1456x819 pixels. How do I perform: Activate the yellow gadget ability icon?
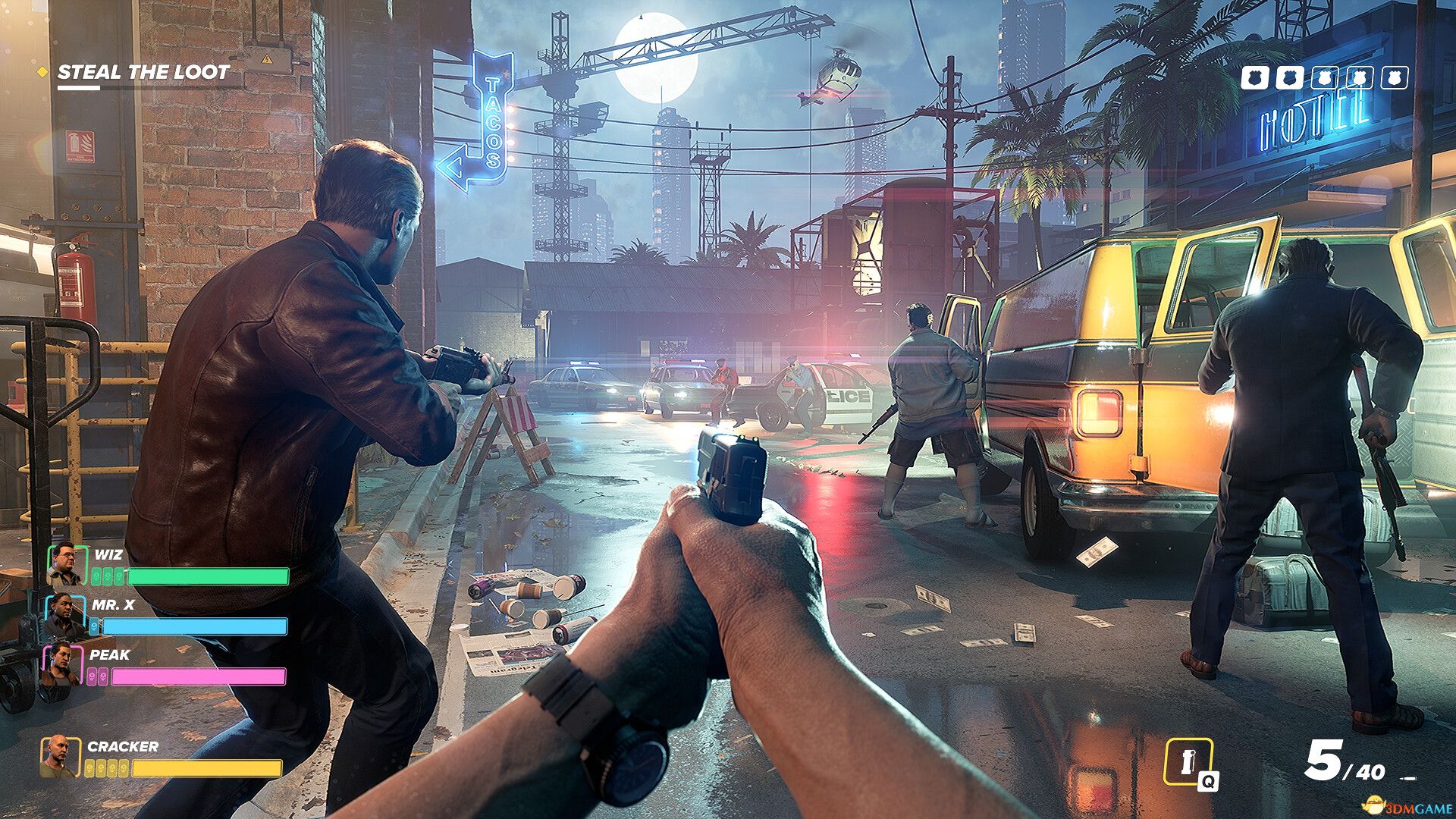(1188, 761)
